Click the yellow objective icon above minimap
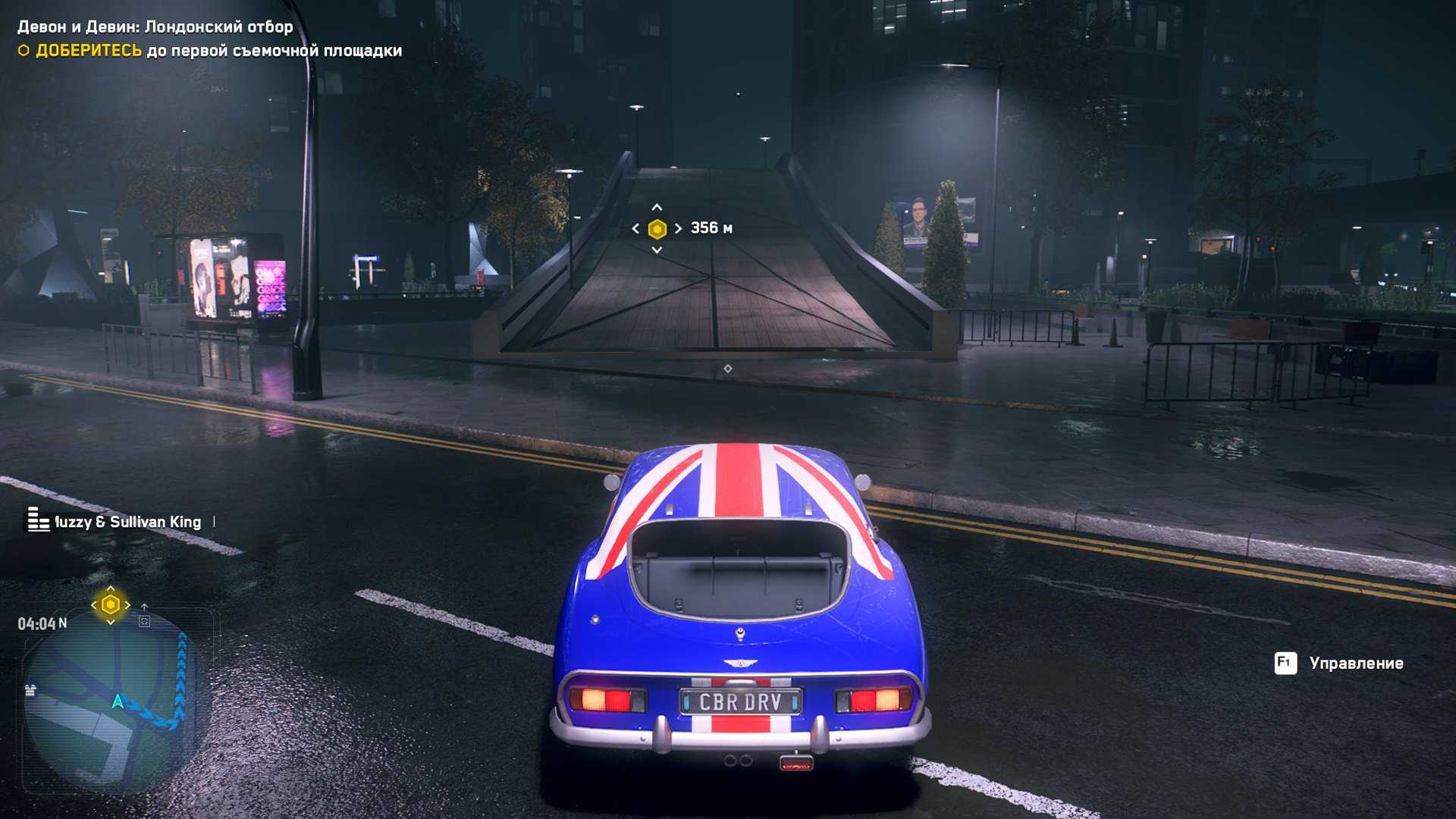Viewport: 1456px width, 819px height. pos(111,604)
